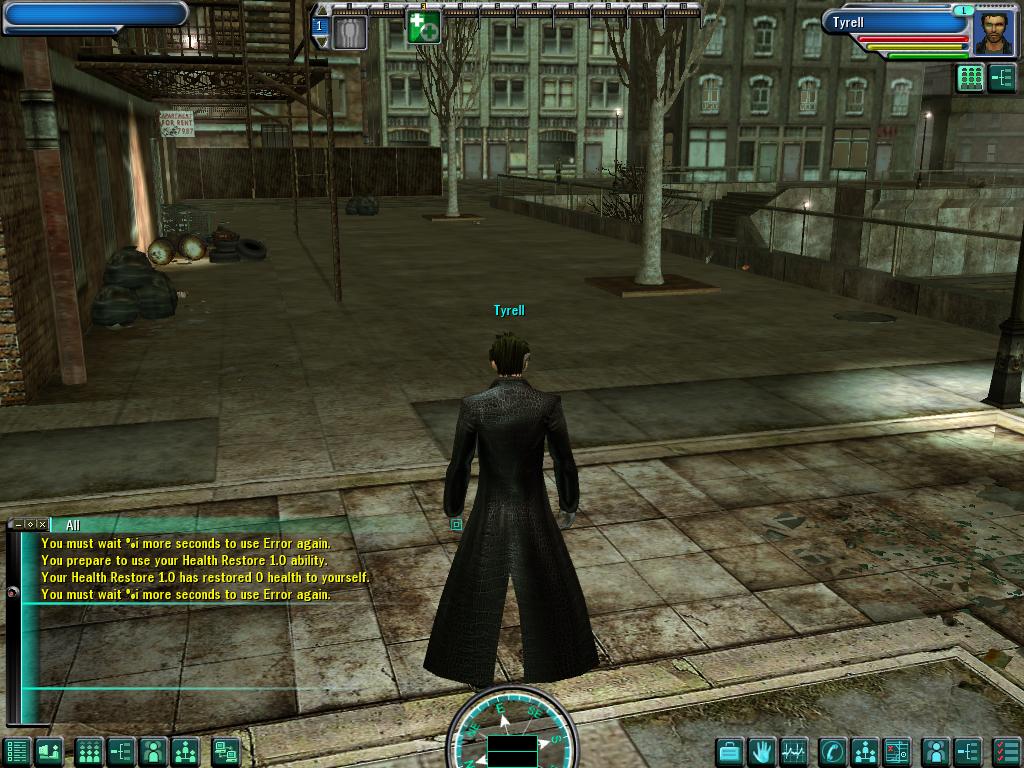Screen dimensions: 1024x768
Task: Click the tree diagram icon under the portrait
Action: [x=1001, y=79]
